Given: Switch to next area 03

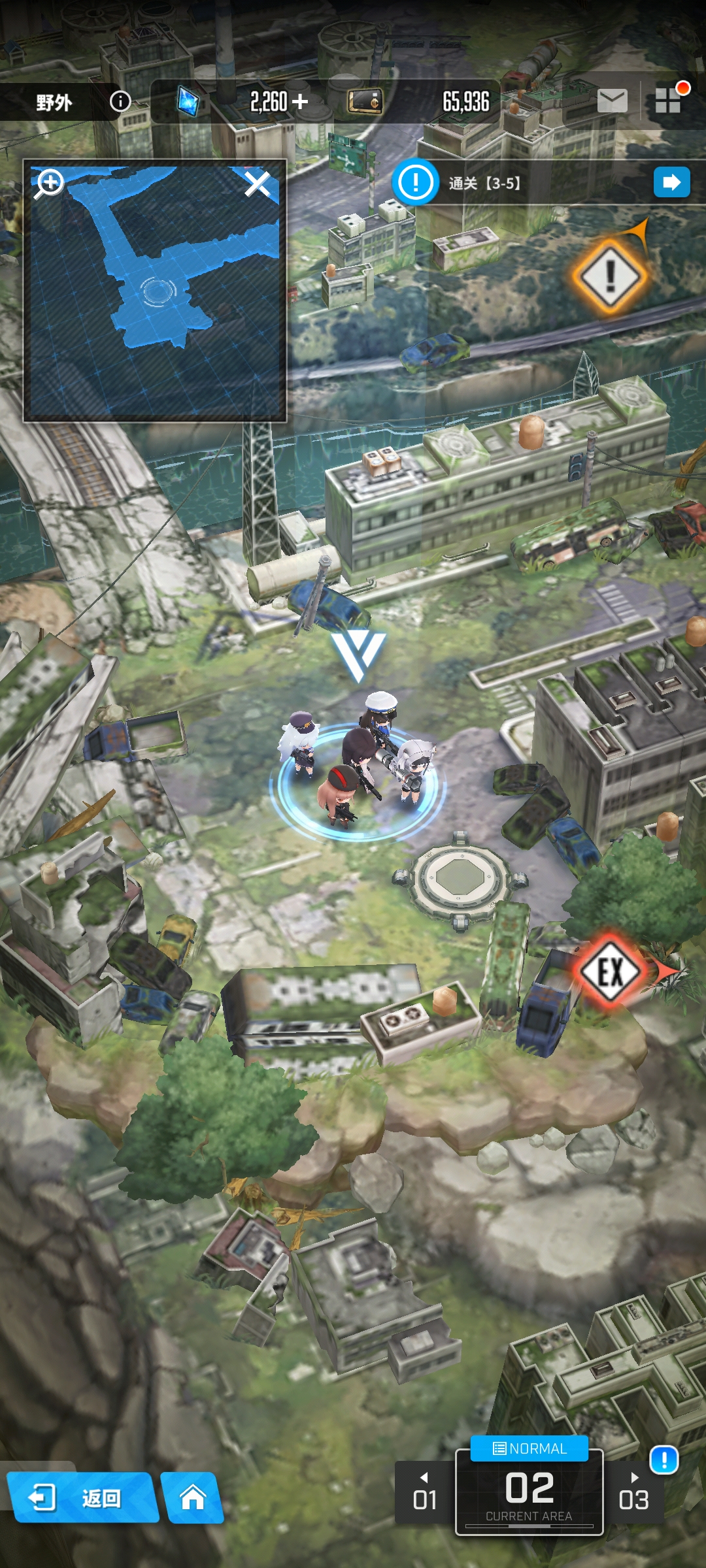Looking at the screenshot, I should point(633,1494).
